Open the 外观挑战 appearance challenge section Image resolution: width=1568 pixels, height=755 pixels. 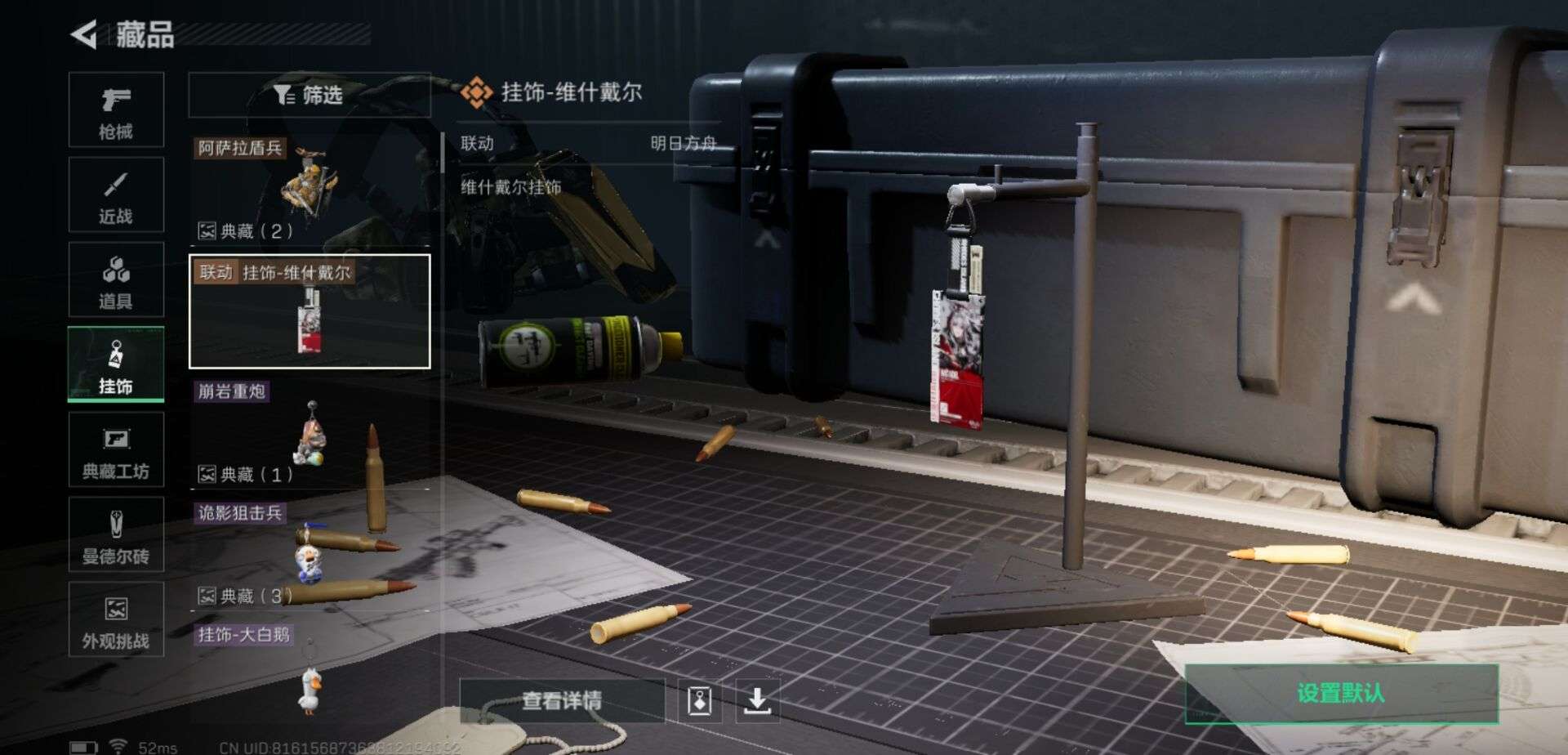[x=117, y=619]
